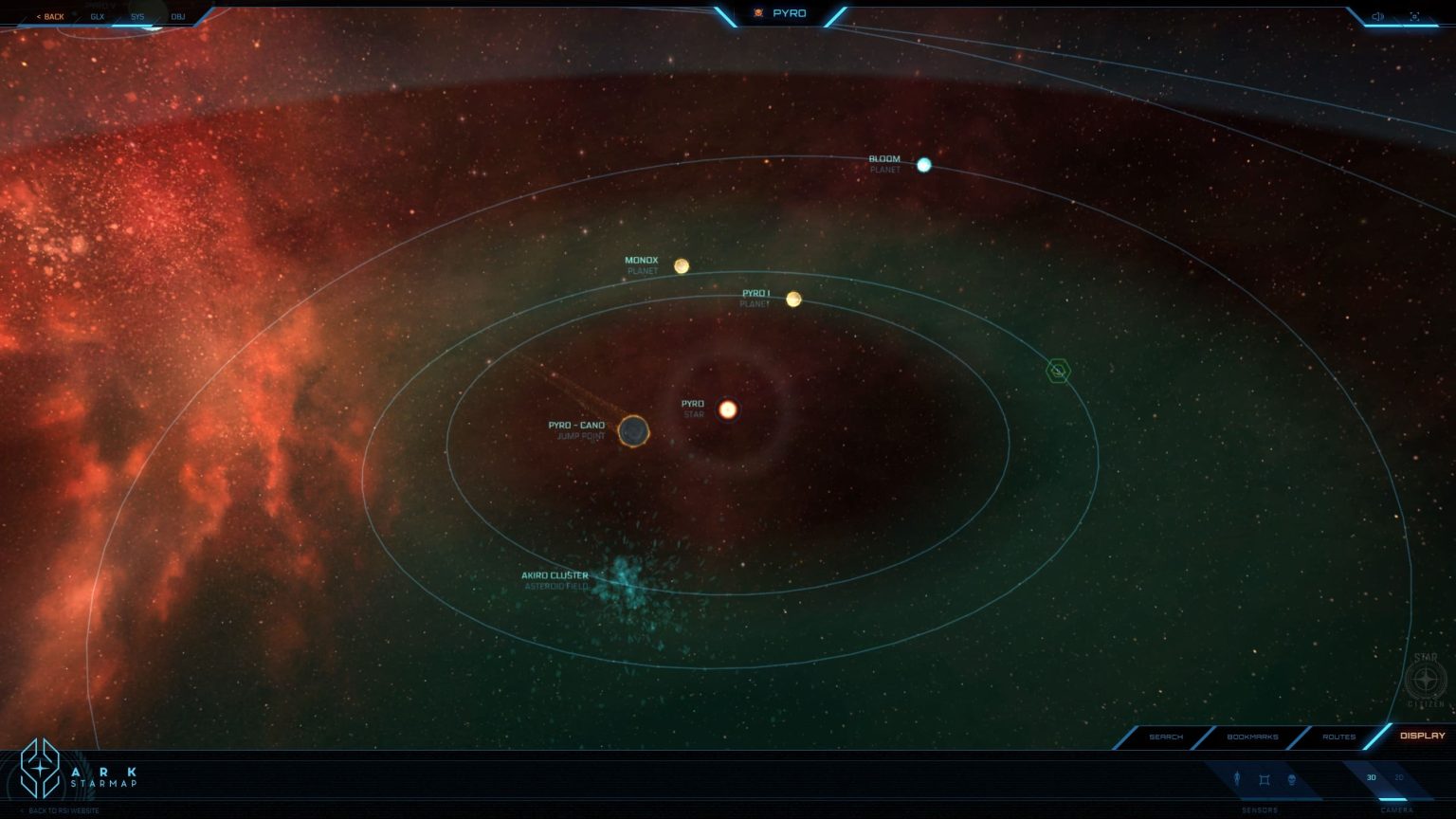Switch to the OBJ tab
This screenshot has height=819, width=1456.
point(178,16)
